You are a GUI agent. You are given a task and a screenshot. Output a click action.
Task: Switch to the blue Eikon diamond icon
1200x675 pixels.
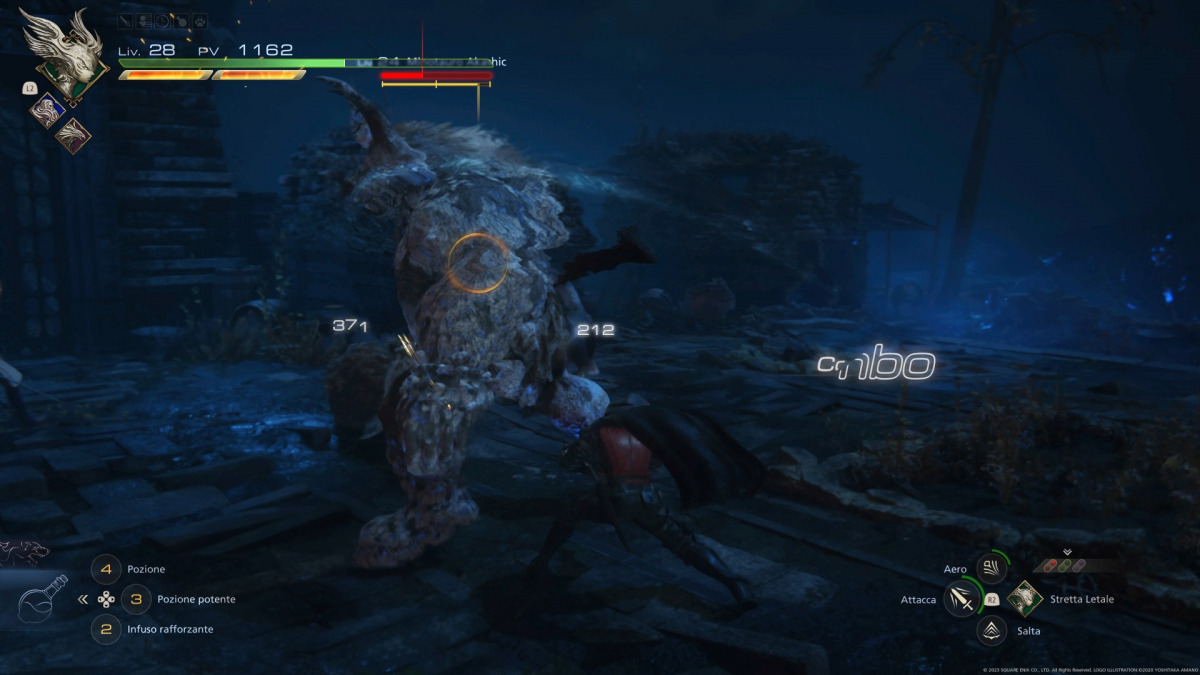point(46,111)
